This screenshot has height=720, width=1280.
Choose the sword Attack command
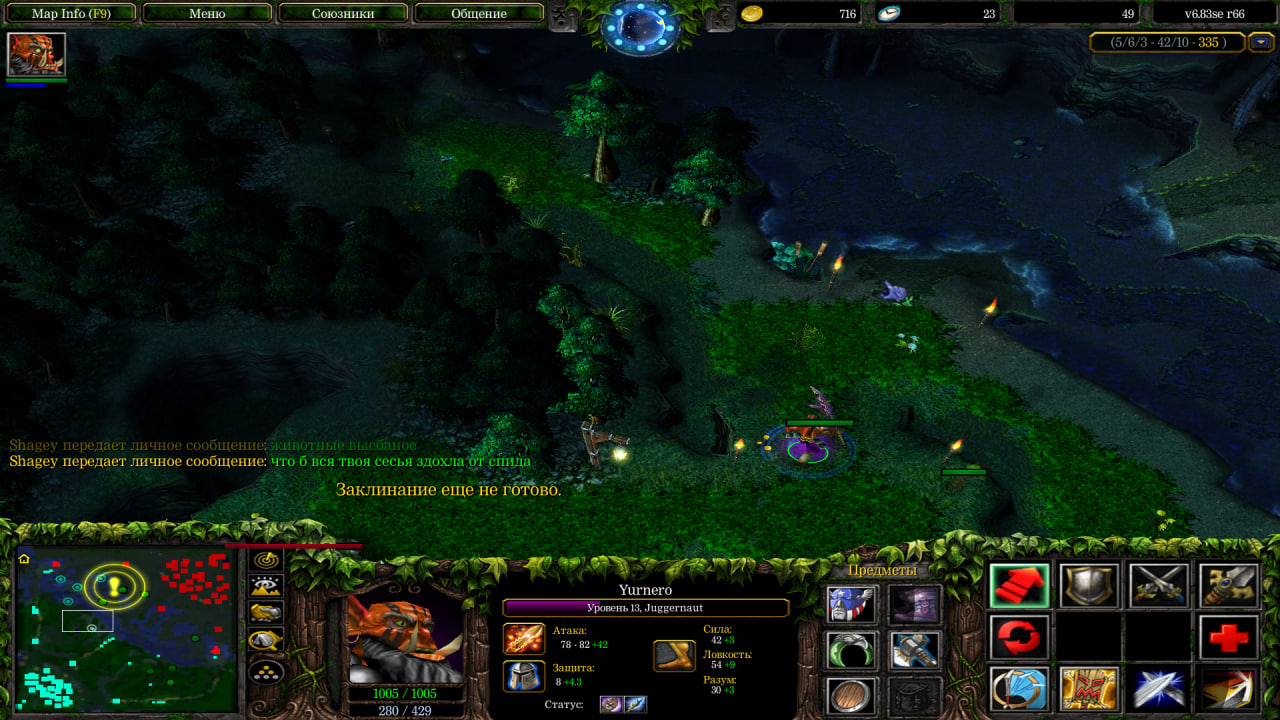point(1159,586)
